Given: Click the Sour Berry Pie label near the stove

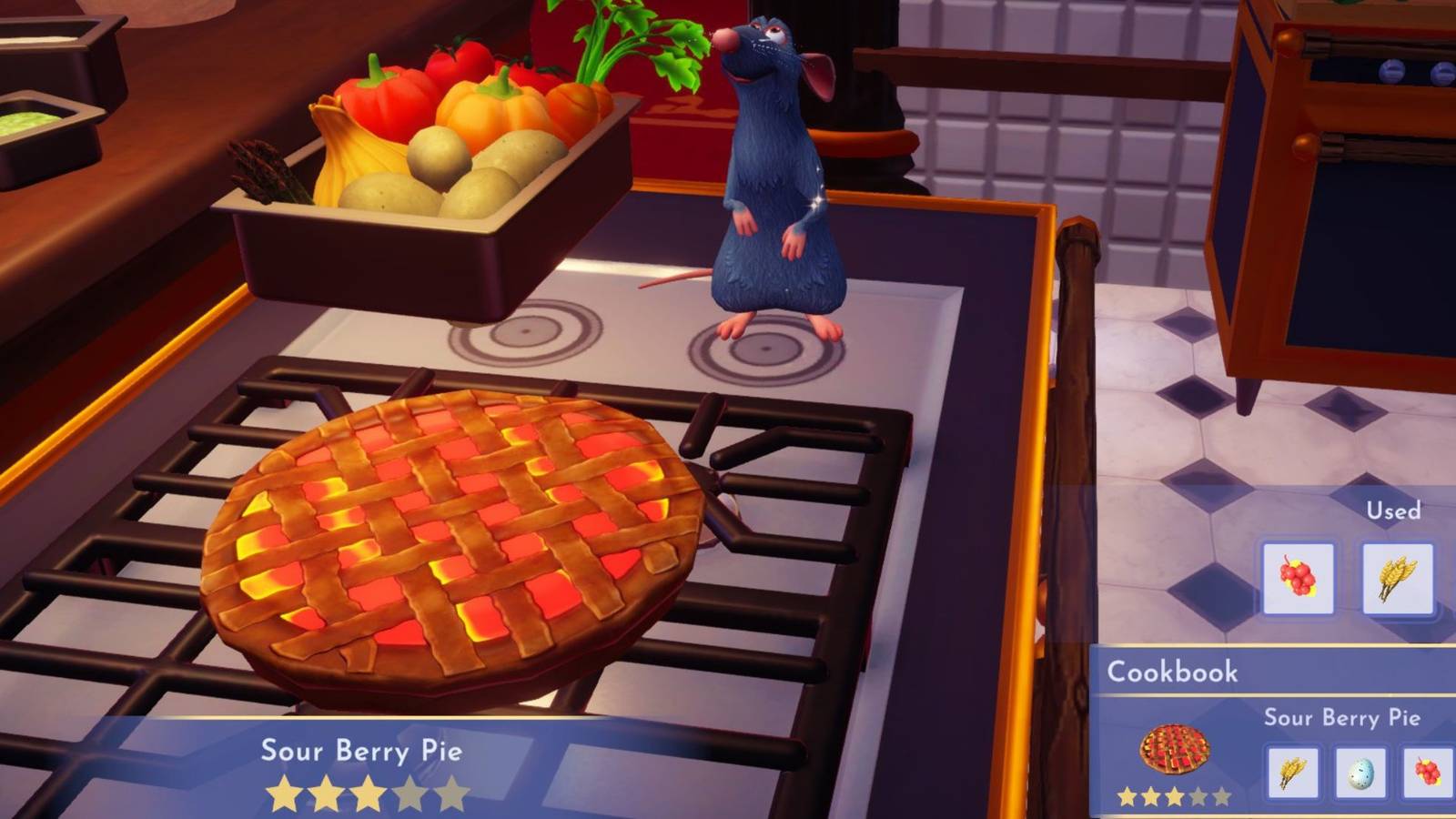Looking at the screenshot, I should pos(362,752).
